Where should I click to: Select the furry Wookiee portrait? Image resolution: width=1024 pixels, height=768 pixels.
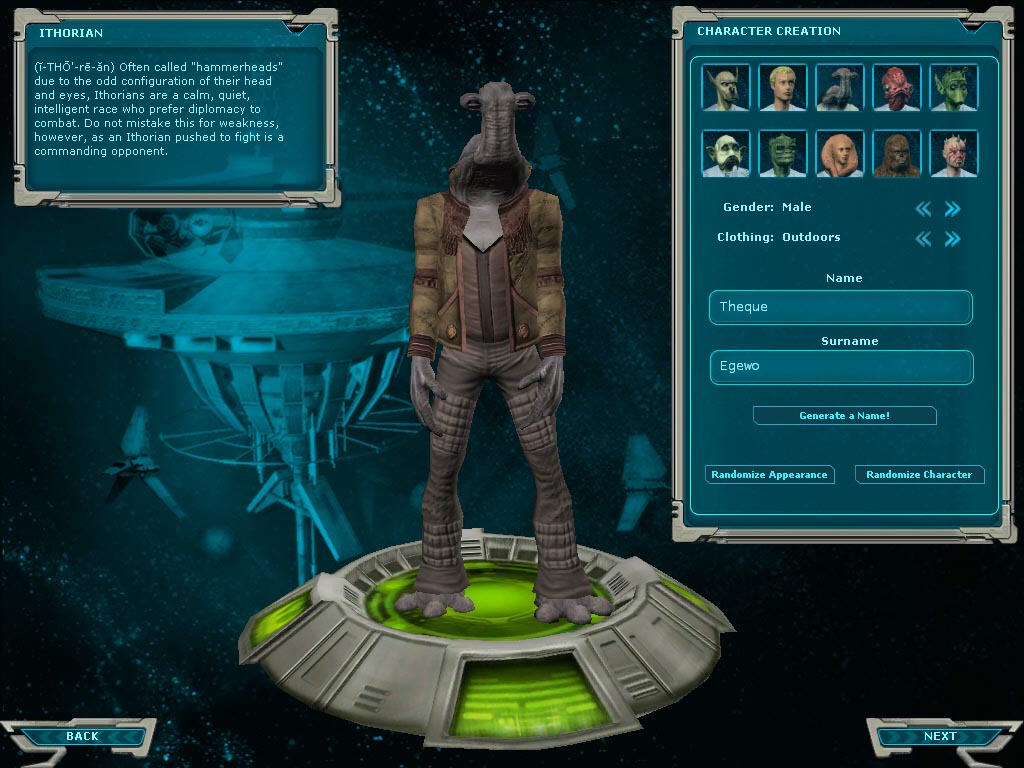point(897,154)
